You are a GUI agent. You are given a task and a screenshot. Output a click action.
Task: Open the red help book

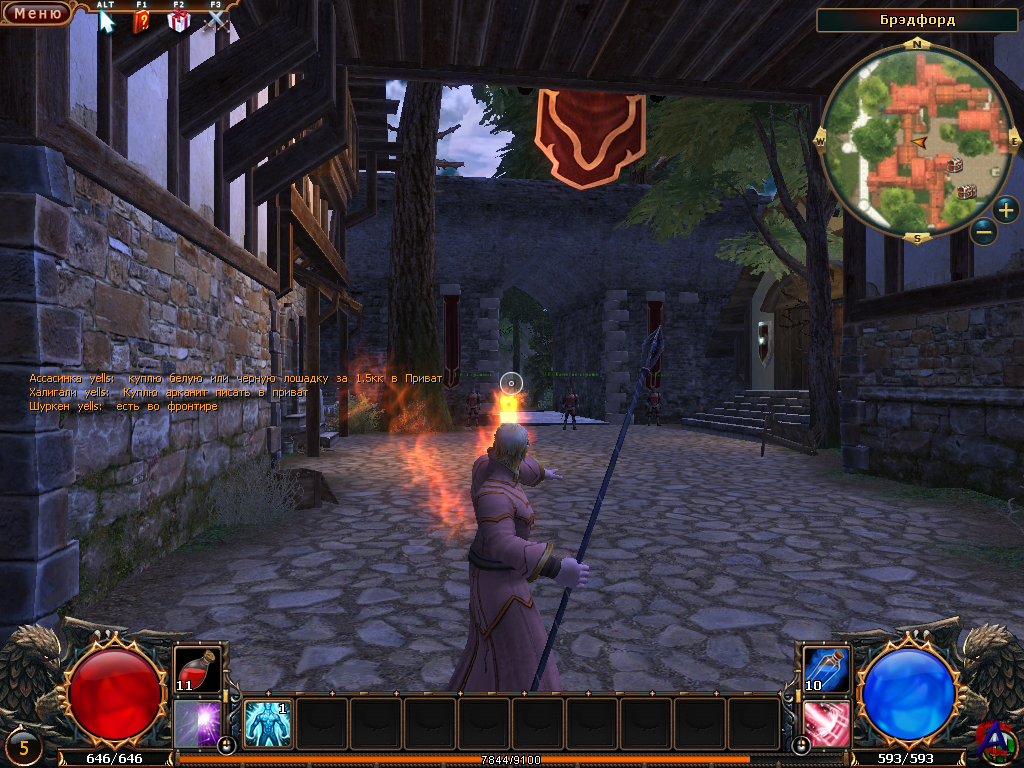click(141, 21)
